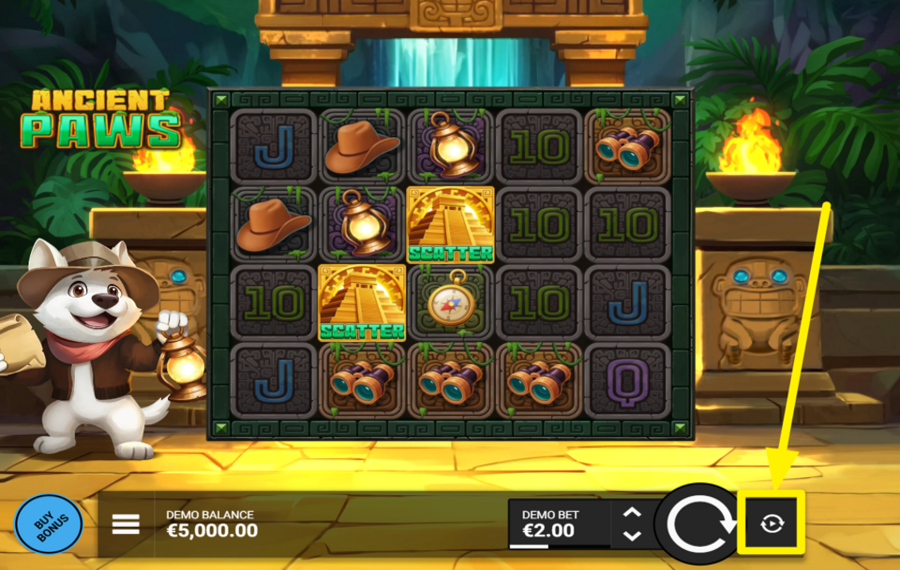Open the hamburger game menu
This screenshot has width=900, height=570.
click(x=126, y=524)
